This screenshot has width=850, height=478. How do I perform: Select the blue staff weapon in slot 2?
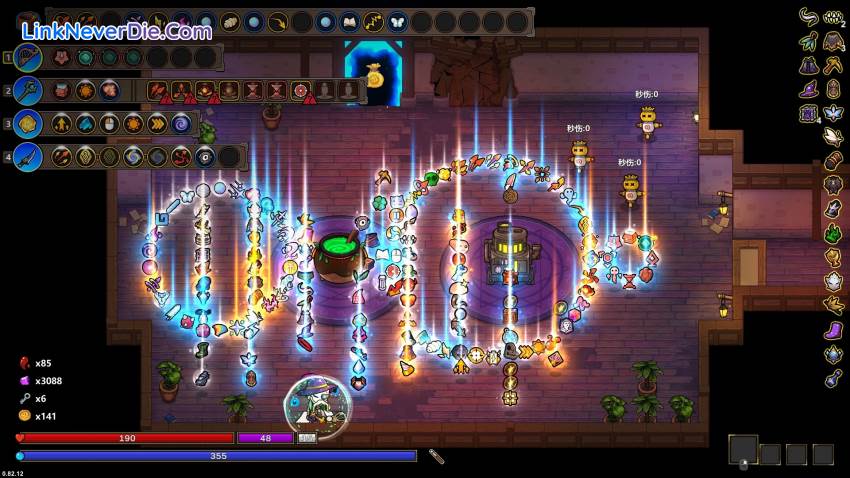coord(28,91)
